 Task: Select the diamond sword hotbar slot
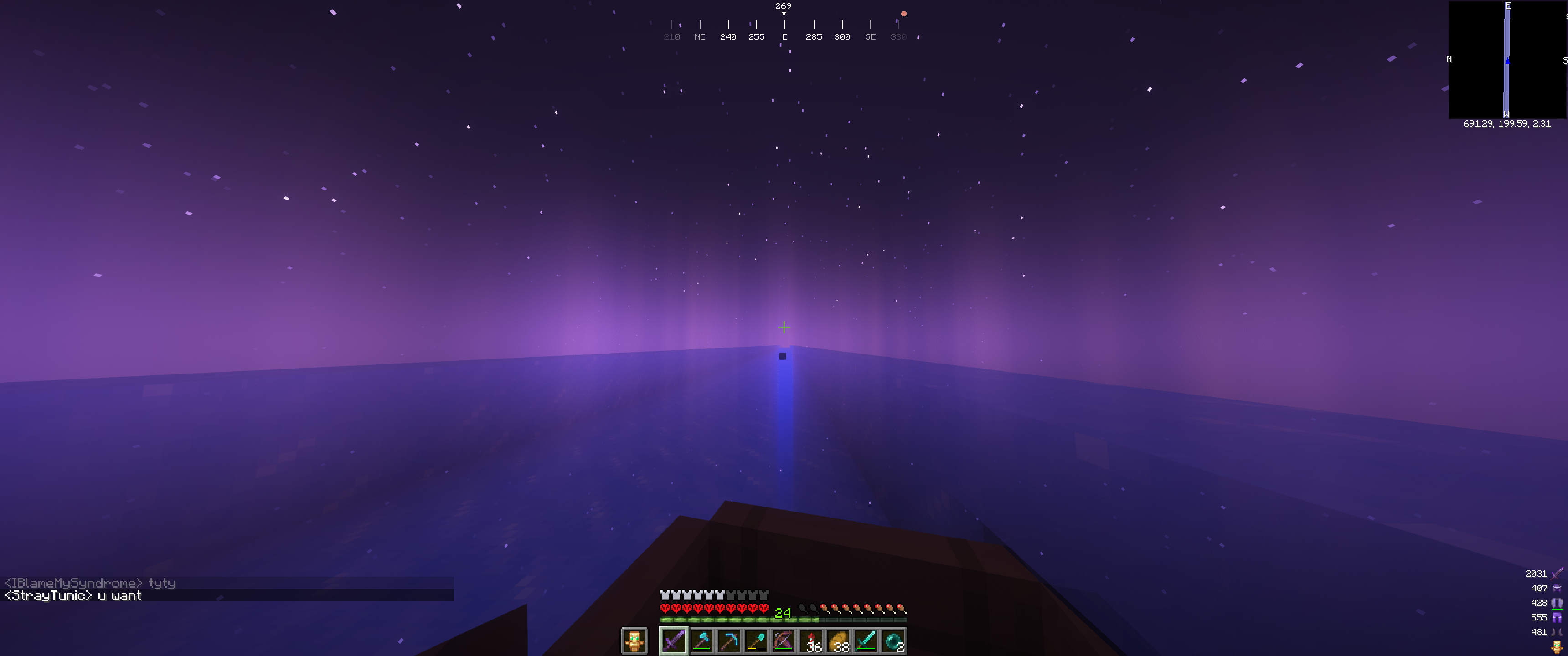tap(866, 641)
